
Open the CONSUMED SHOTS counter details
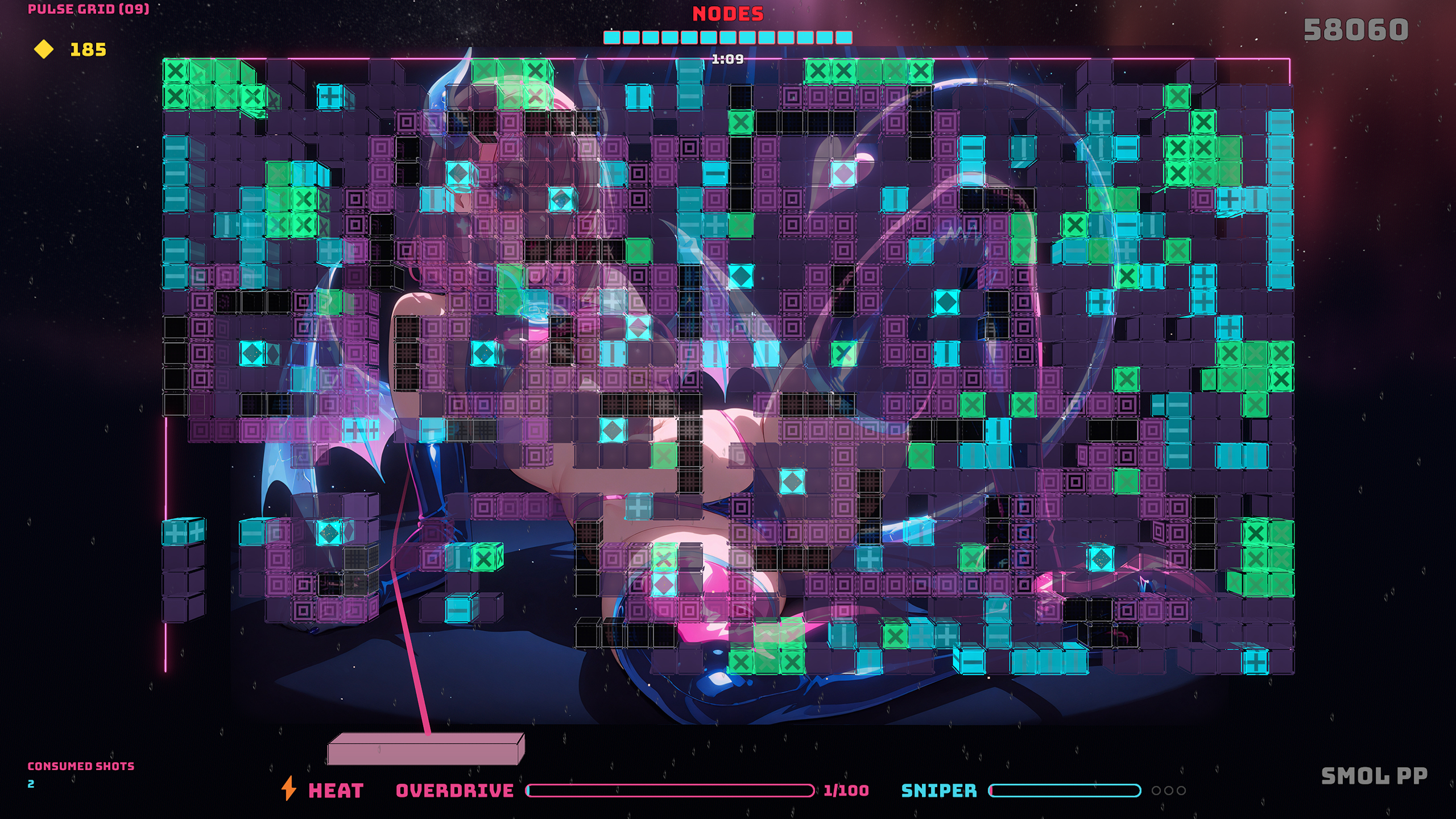(x=81, y=766)
